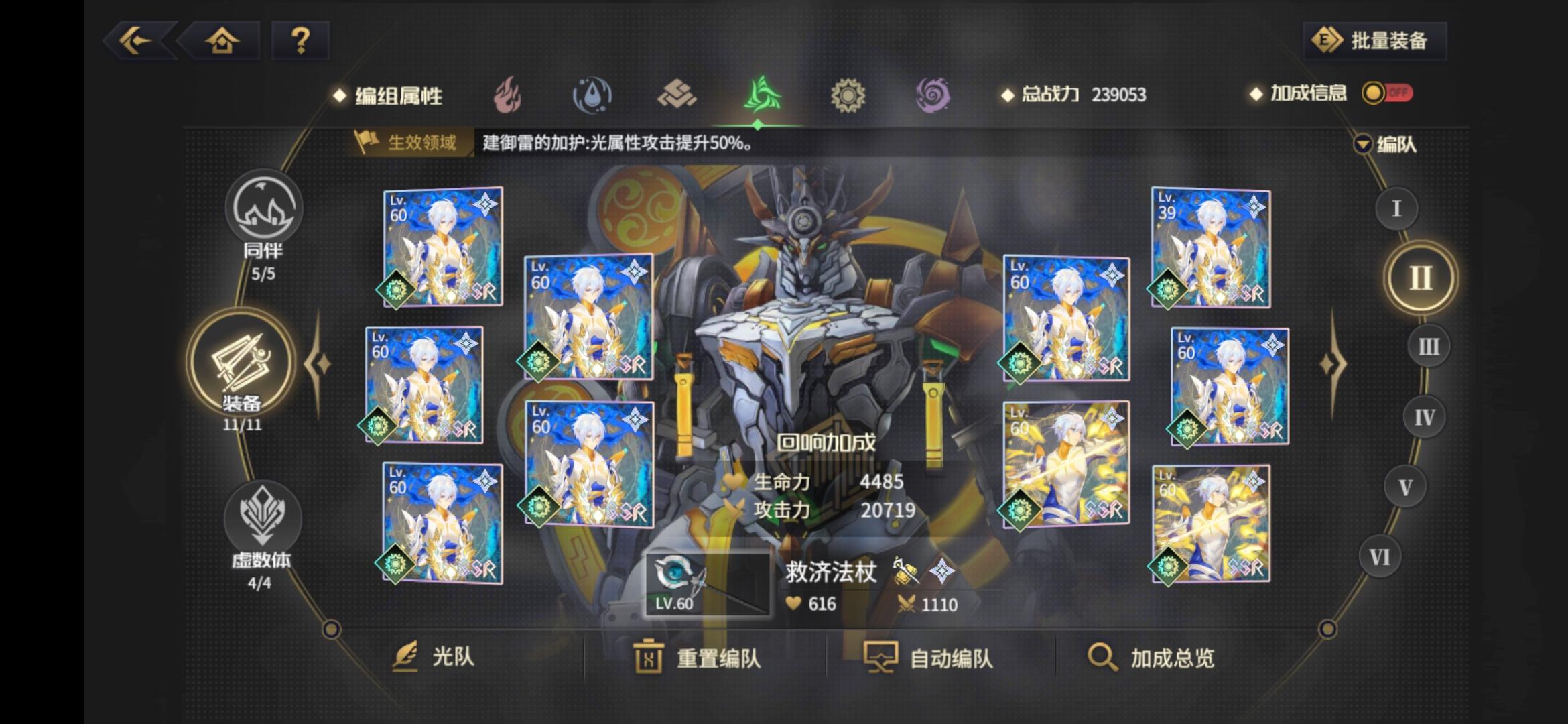This screenshot has width=1568, height=724.
Task: Select the water element filter icon
Action: coord(593,94)
